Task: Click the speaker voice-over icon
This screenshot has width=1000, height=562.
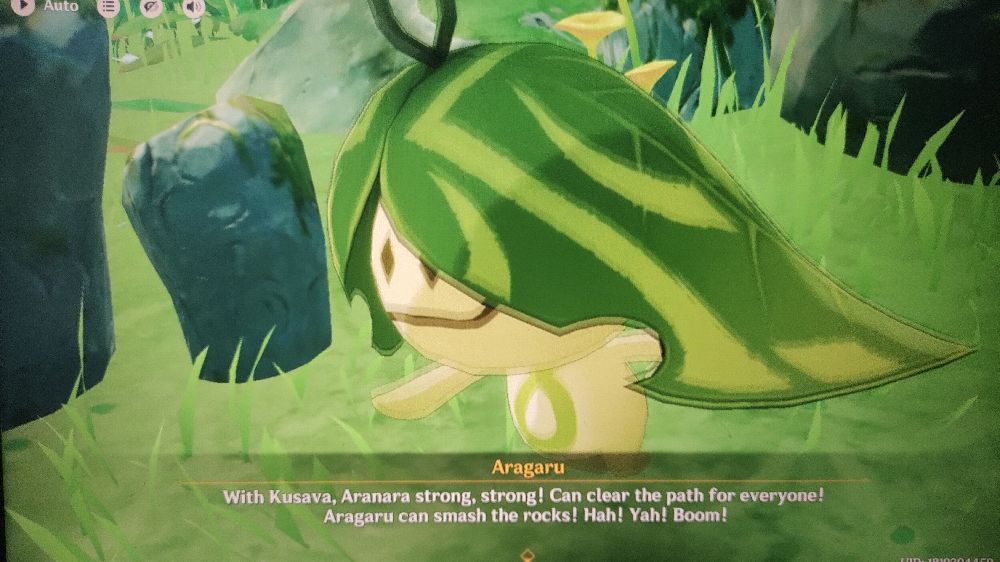Action: 193,7
